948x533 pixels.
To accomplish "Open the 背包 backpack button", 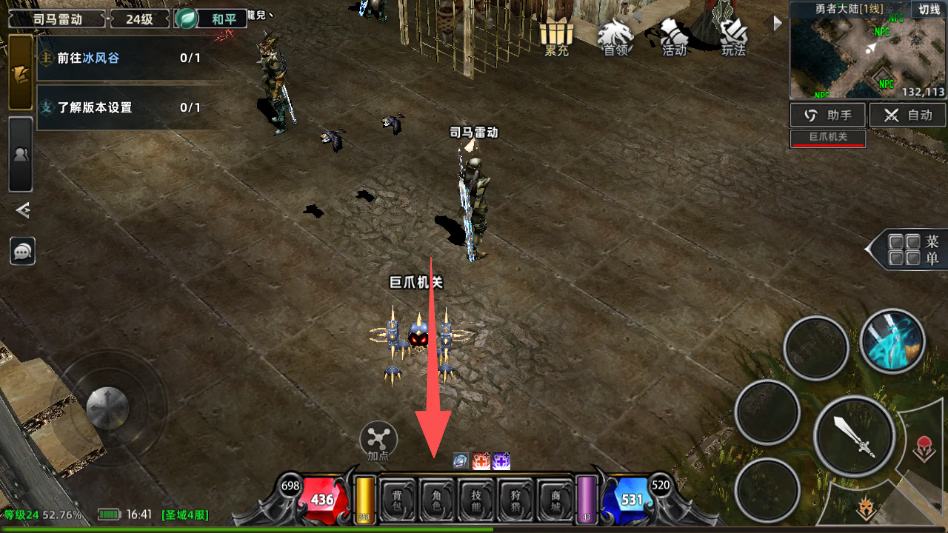I will (x=399, y=499).
